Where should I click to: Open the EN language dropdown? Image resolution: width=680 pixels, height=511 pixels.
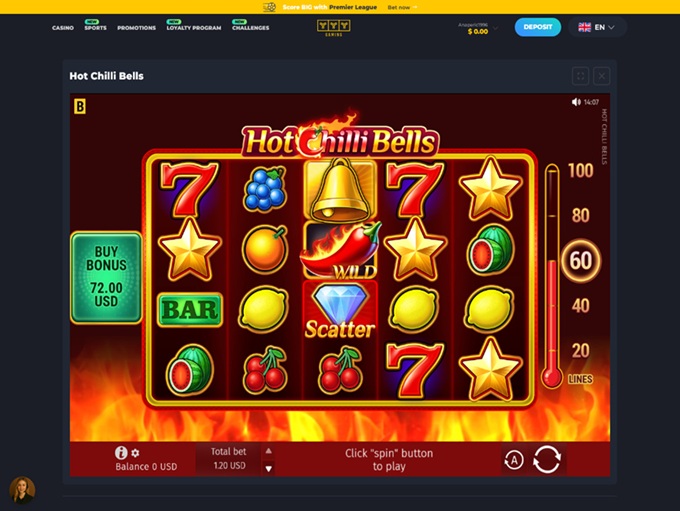(x=598, y=27)
